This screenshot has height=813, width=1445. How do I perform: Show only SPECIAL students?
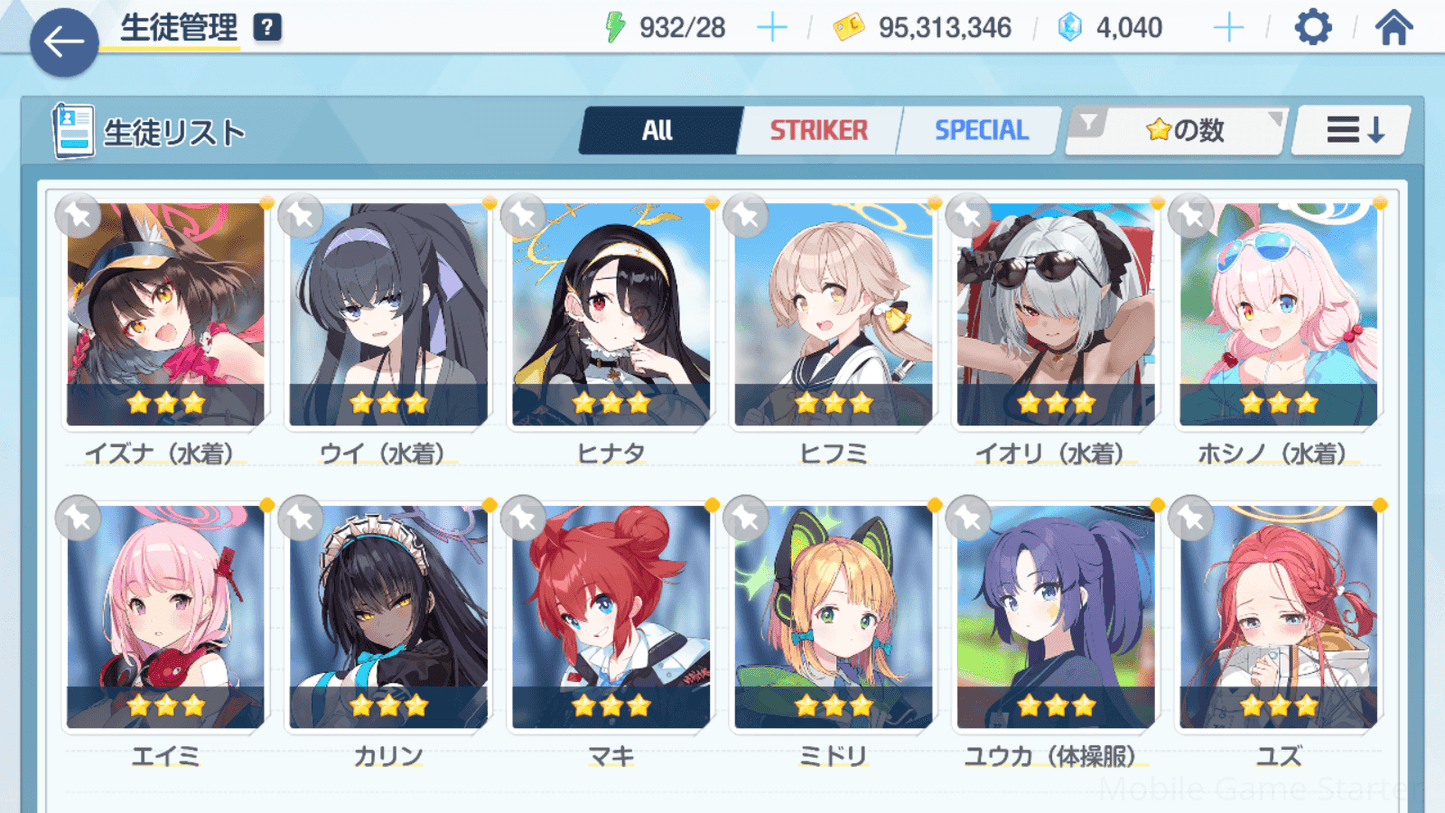981,131
